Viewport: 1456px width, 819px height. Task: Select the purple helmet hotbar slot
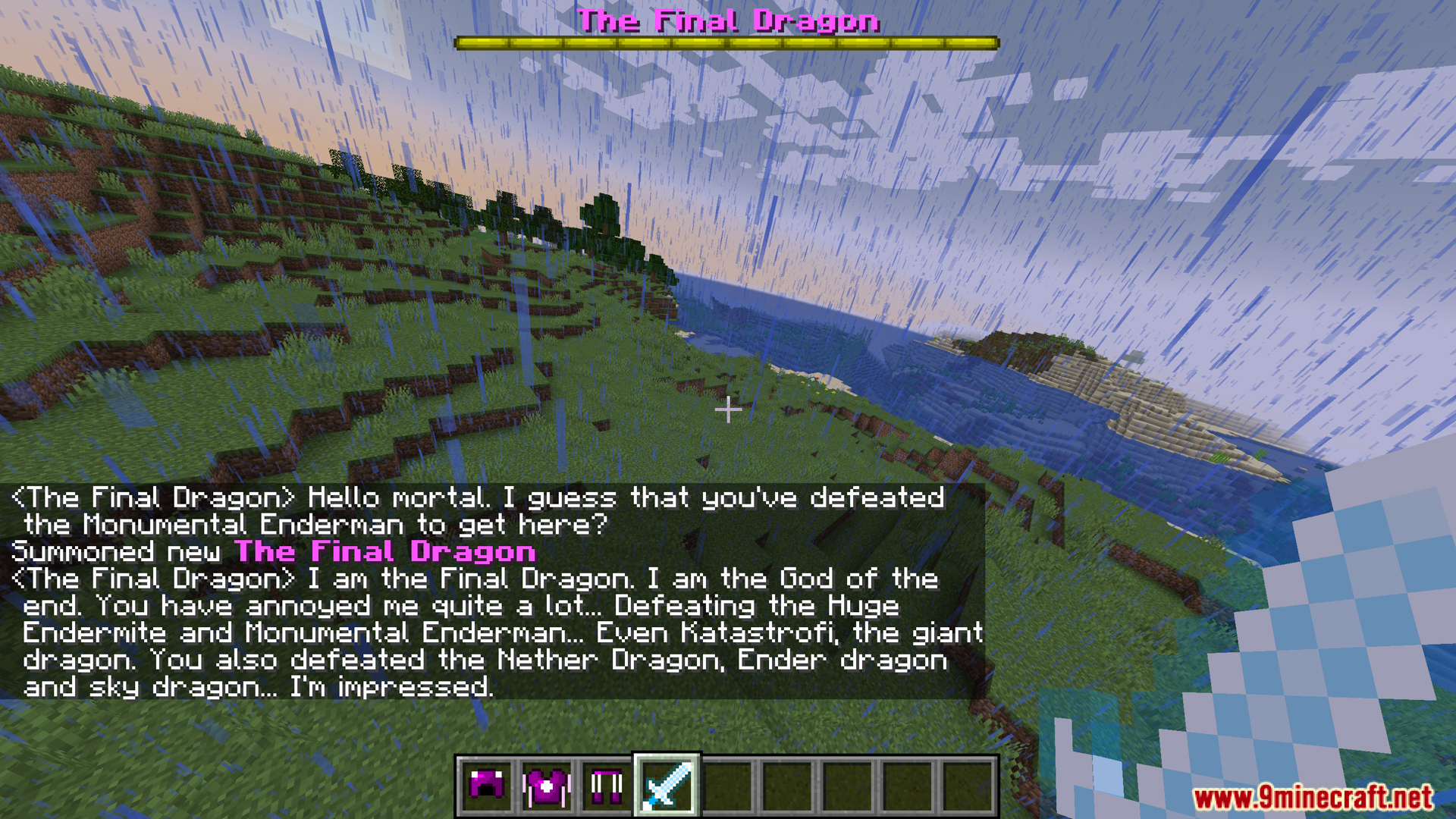click(486, 786)
